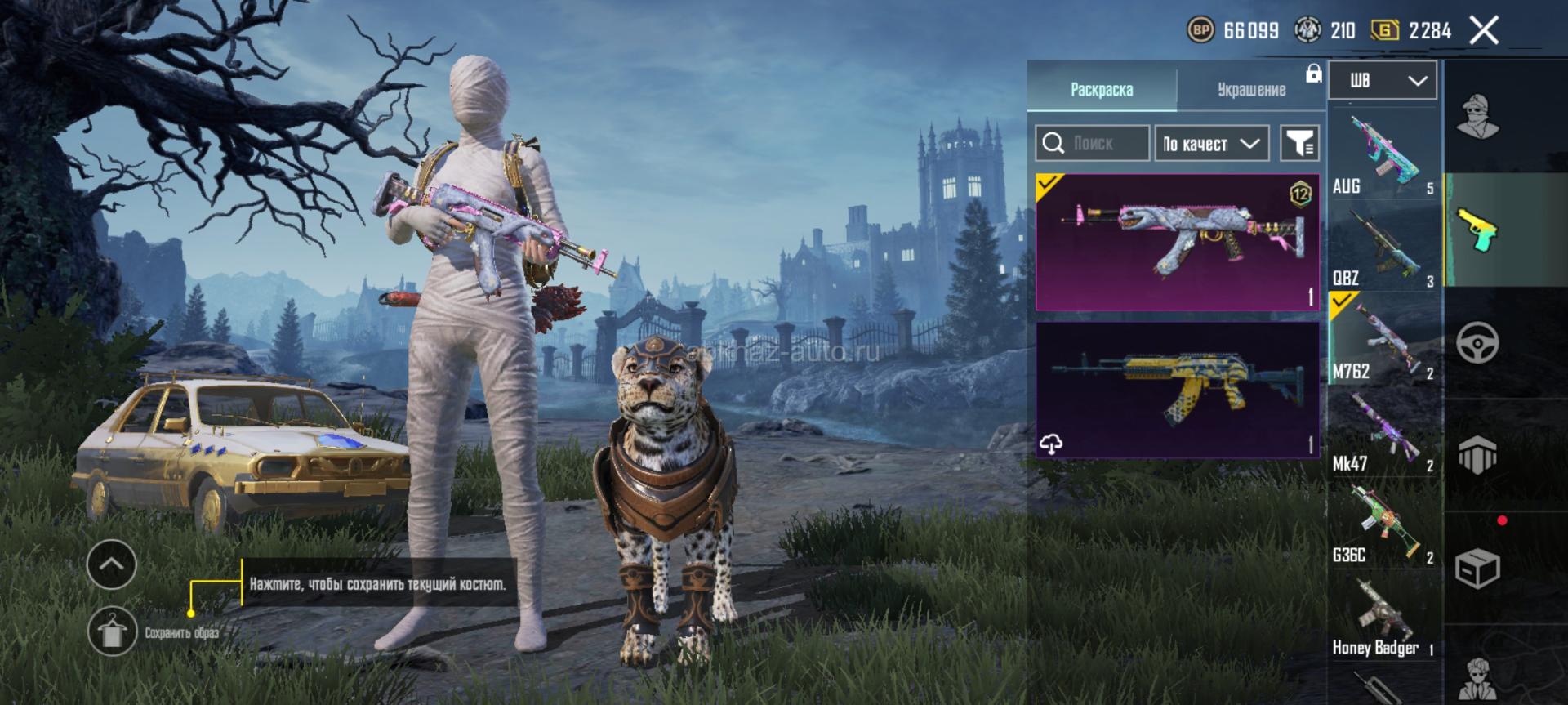The width and height of the screenshot is (1568, 705).
Task: Close the inventory with the X button
Action: (1484, 31)
